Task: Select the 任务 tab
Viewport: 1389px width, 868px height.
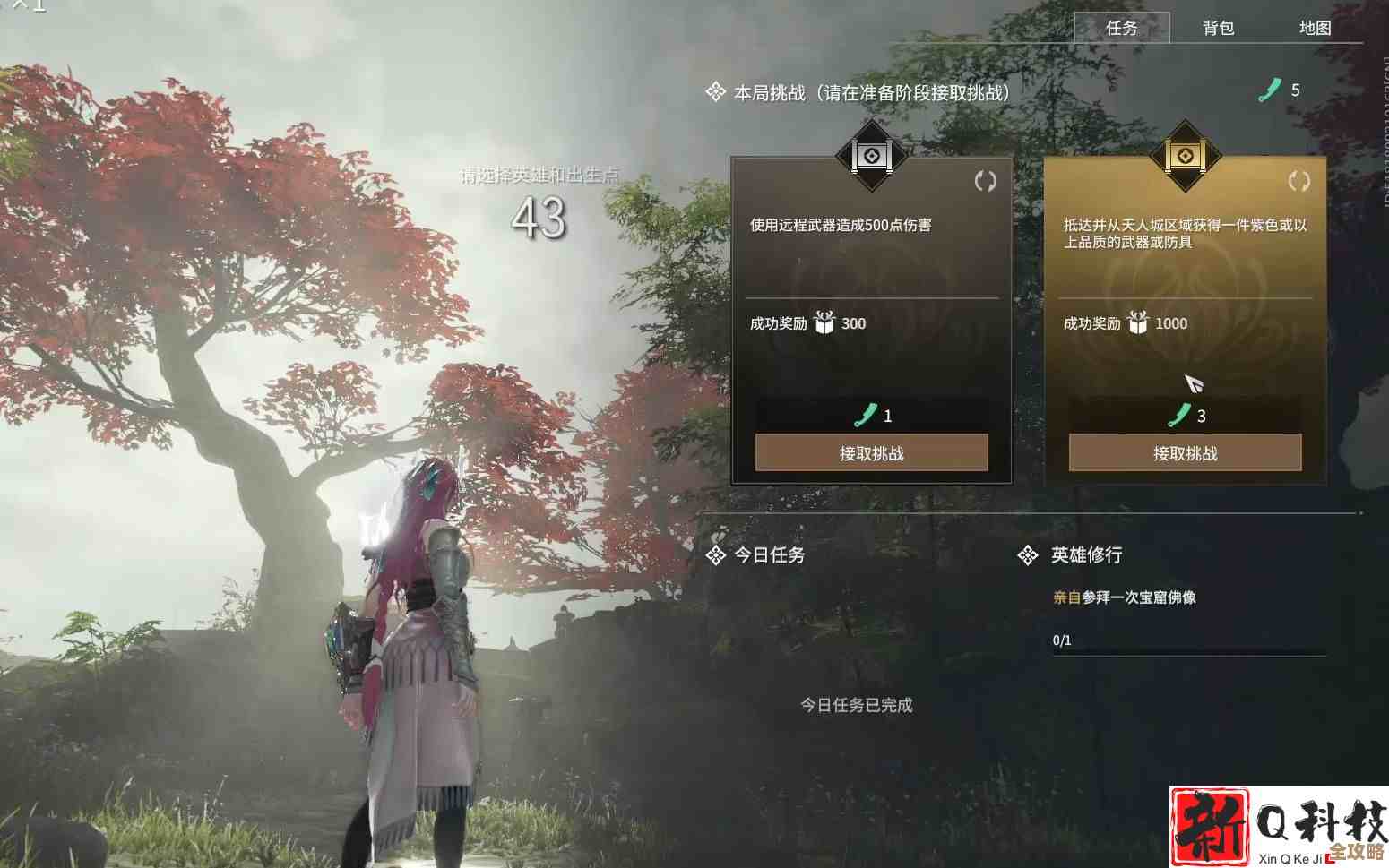Action: 1123,29
